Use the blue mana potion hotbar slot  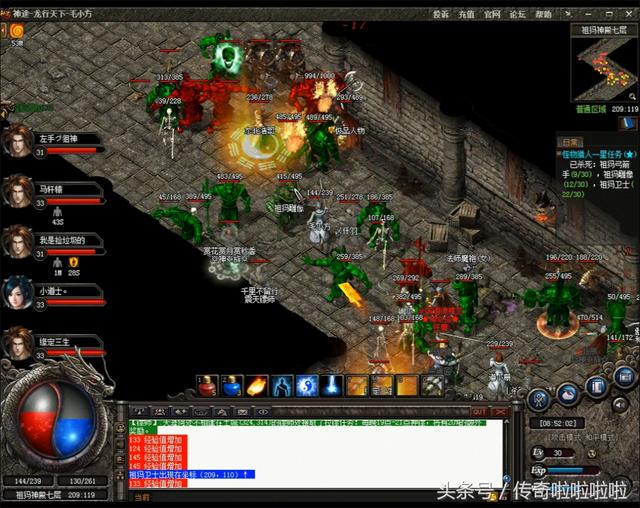click(x=232, y=386)
